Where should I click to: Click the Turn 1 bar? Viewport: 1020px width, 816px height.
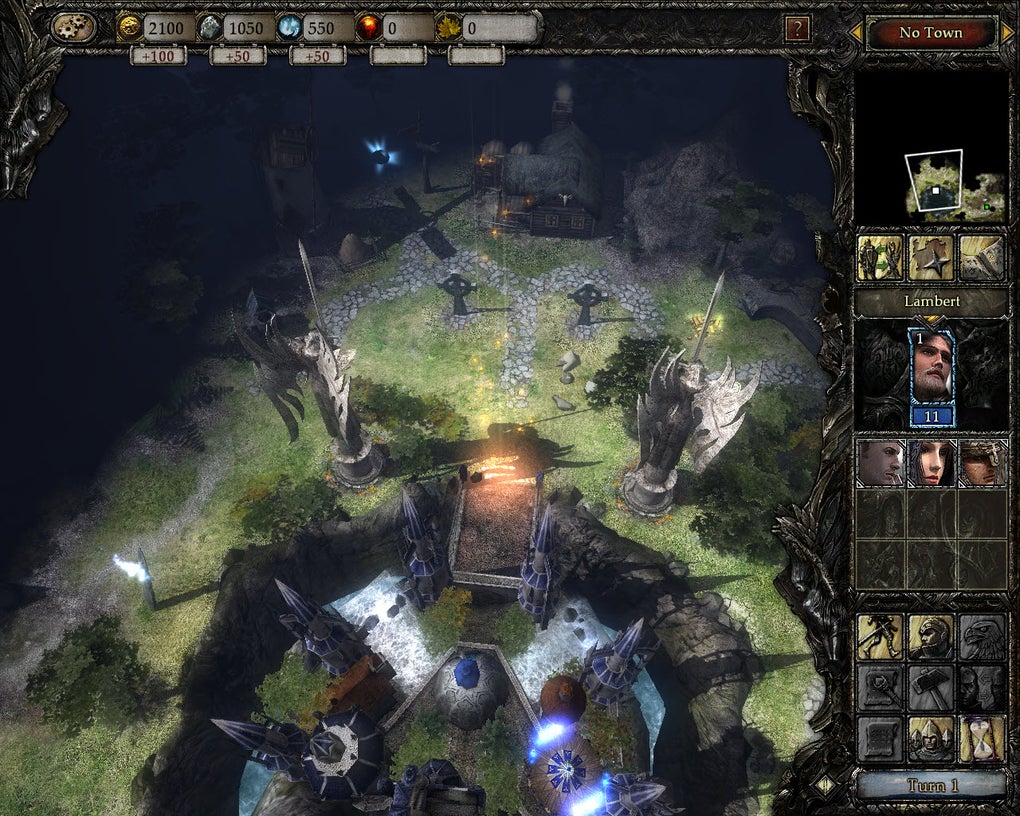931,785
